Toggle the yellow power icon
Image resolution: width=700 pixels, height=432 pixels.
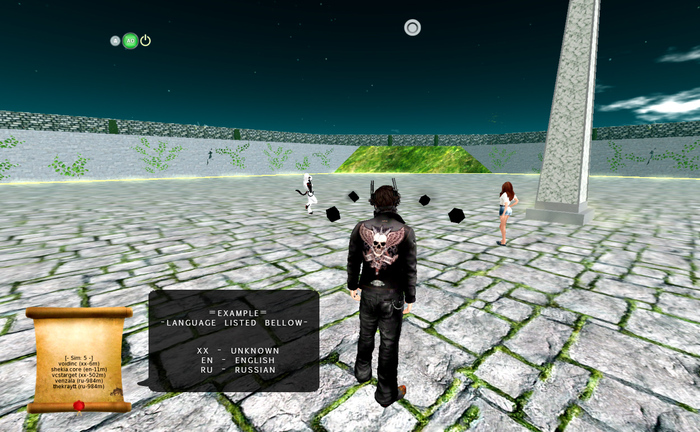click(145, 41)
